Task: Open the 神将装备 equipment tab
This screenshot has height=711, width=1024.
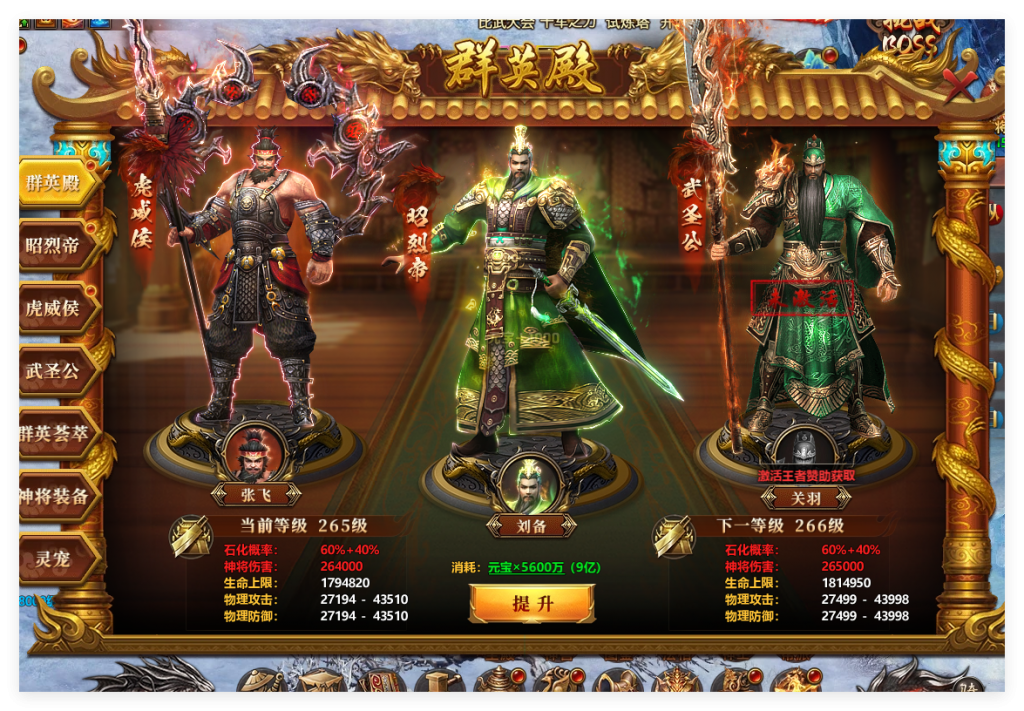Action: 55,496
